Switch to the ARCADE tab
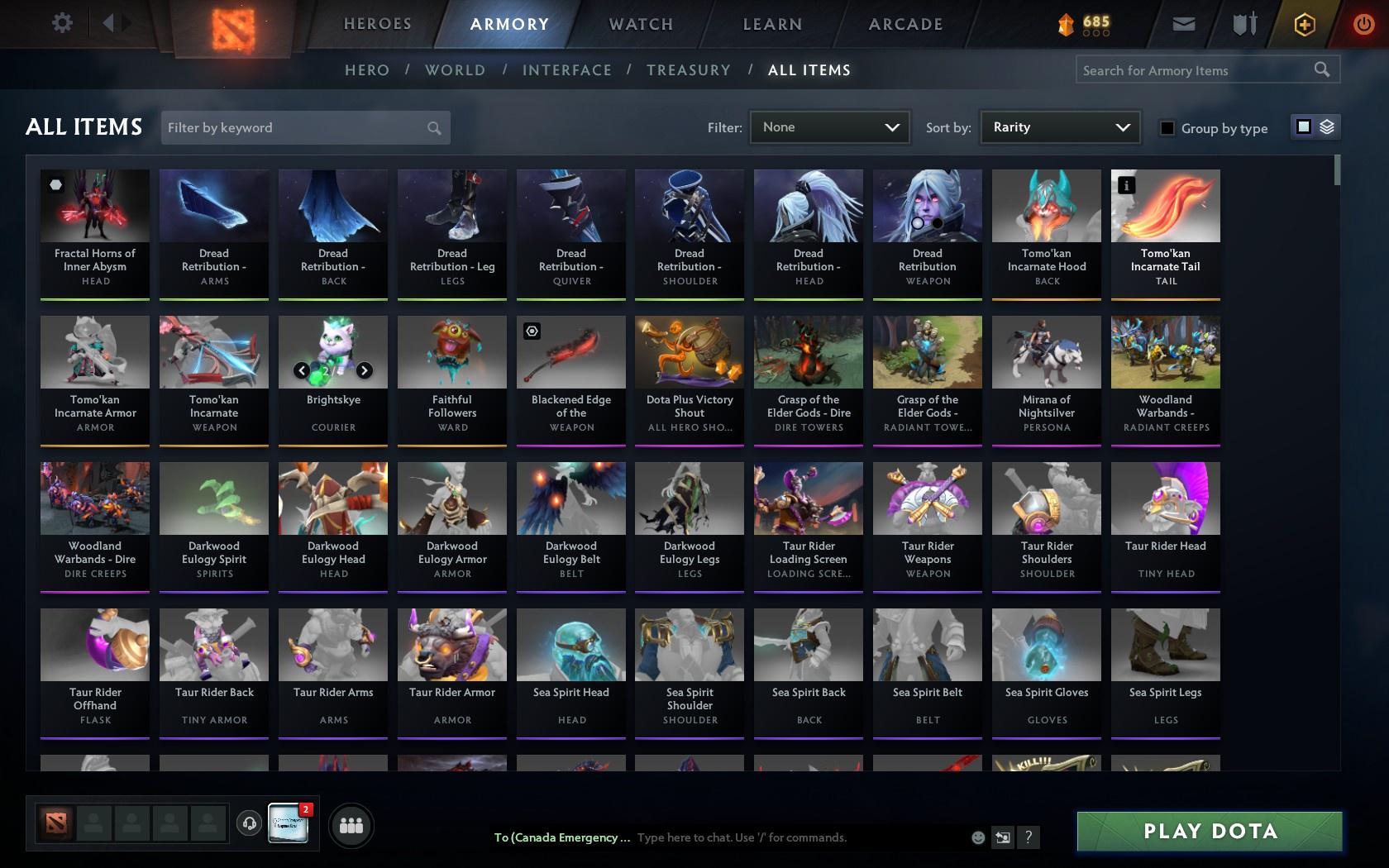Viewport: 1389px width, 868px height. [x=905, y=24]
